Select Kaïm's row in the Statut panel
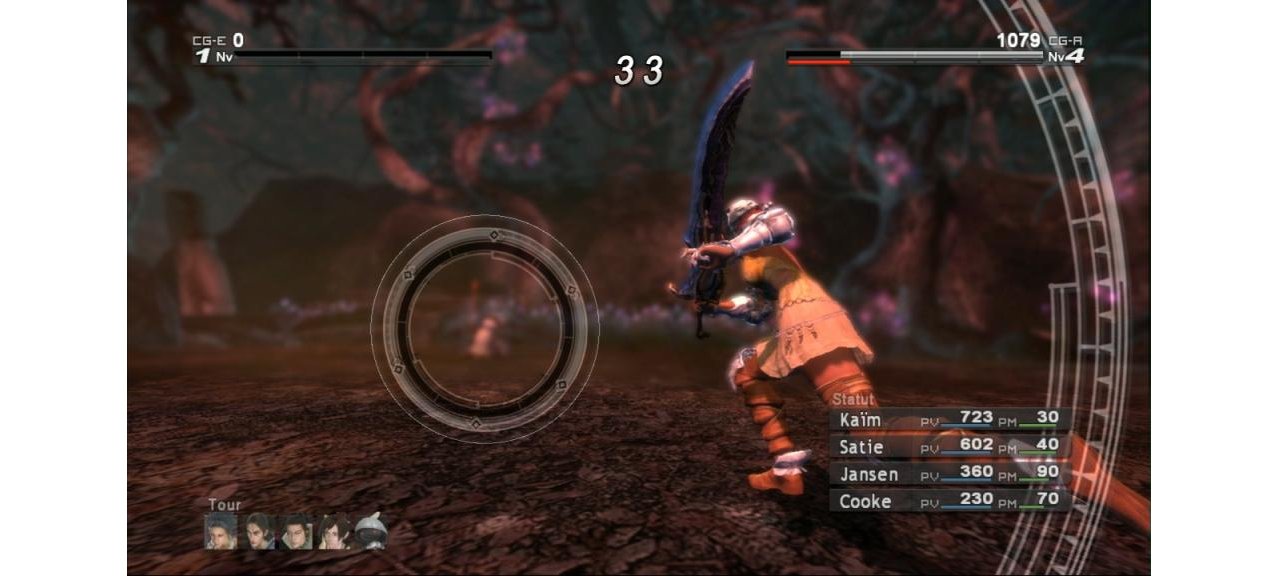 point(950,420)
